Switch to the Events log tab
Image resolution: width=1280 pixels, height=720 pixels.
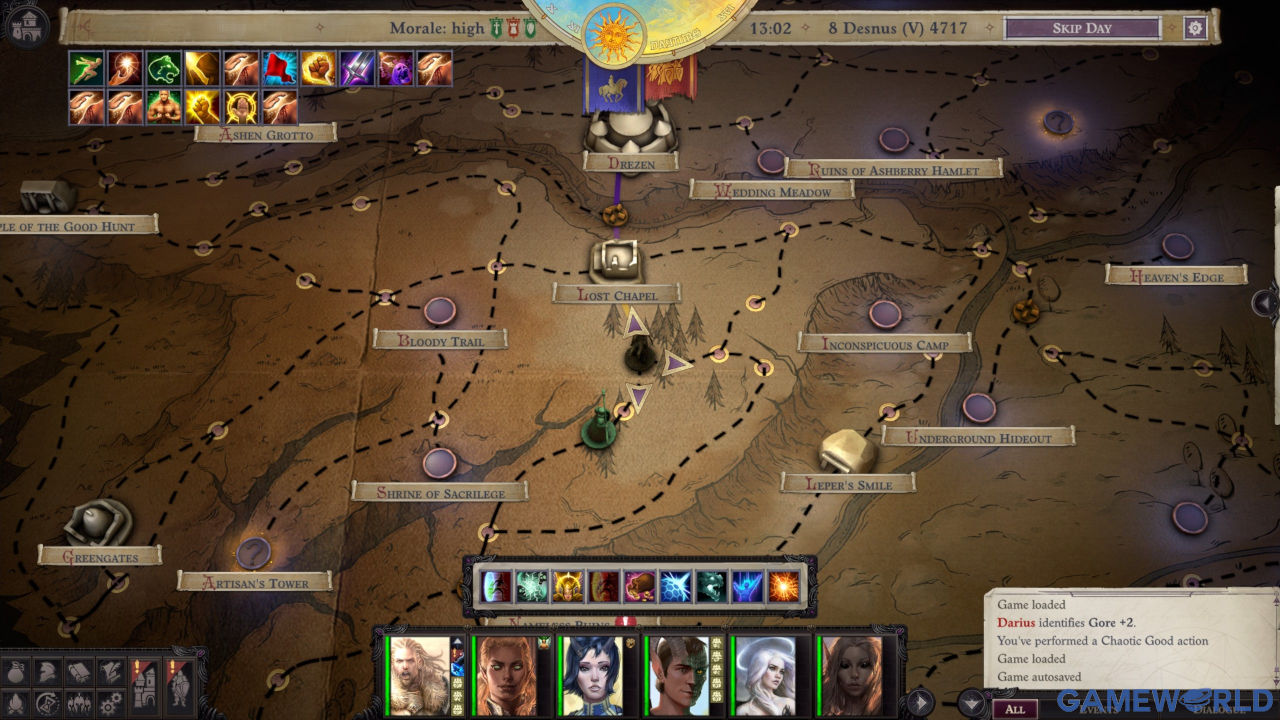point(1099,709)
